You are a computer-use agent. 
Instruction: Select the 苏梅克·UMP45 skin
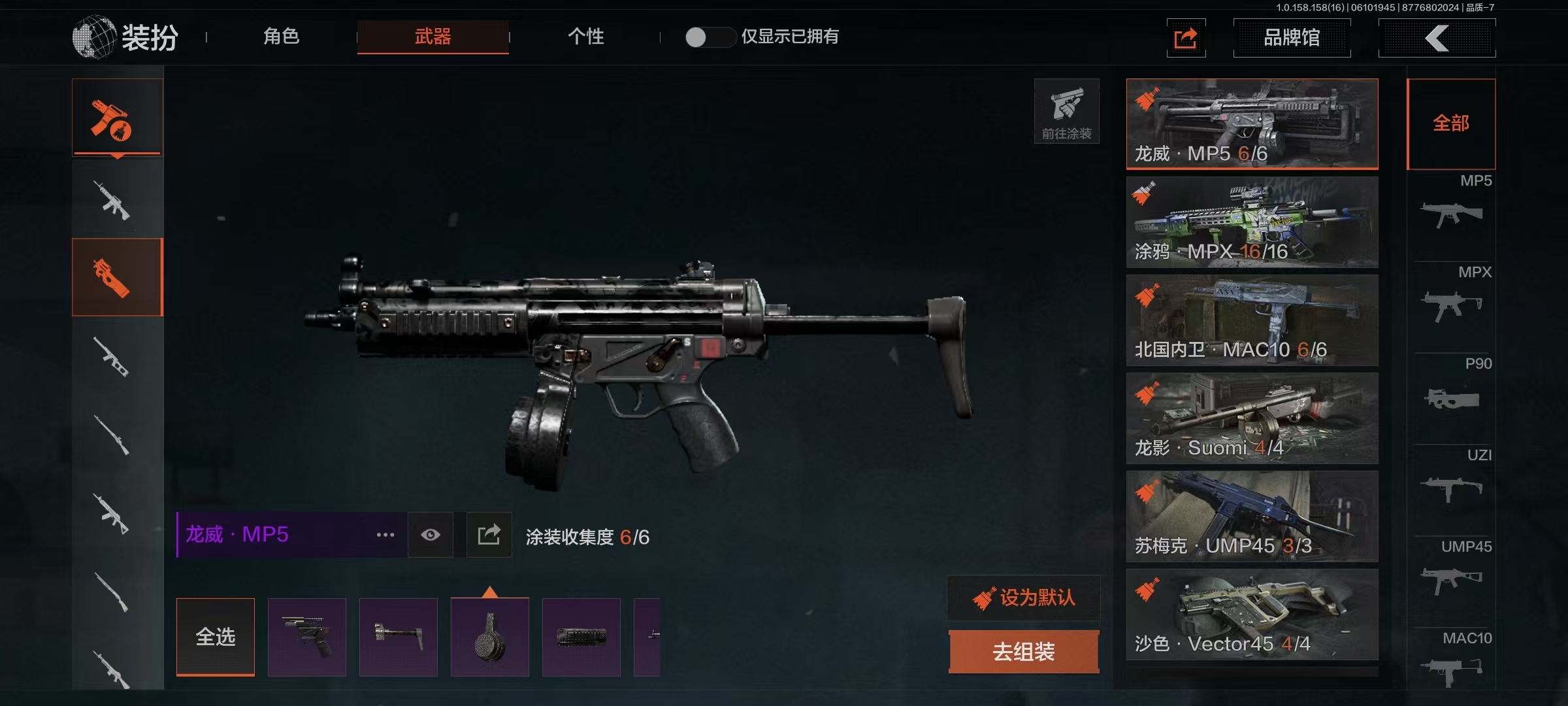click(1252, 516)
